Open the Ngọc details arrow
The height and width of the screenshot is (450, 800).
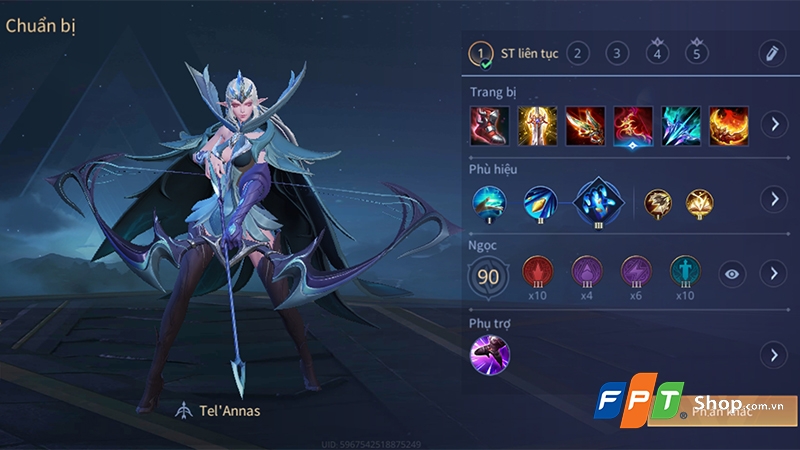tap(772, 273)
